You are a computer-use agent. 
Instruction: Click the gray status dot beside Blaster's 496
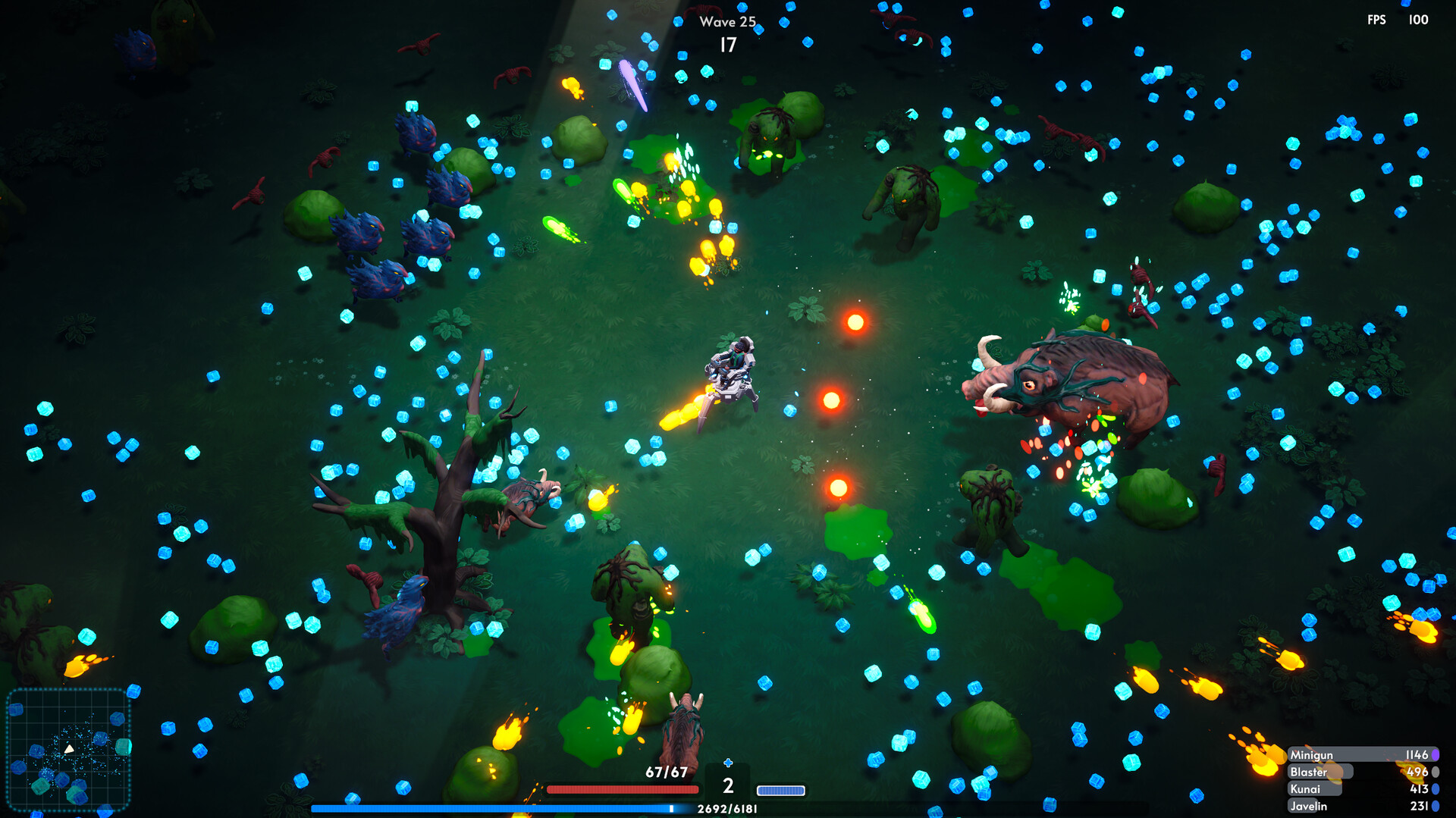pyautogui.click(x=1434, y=772)
